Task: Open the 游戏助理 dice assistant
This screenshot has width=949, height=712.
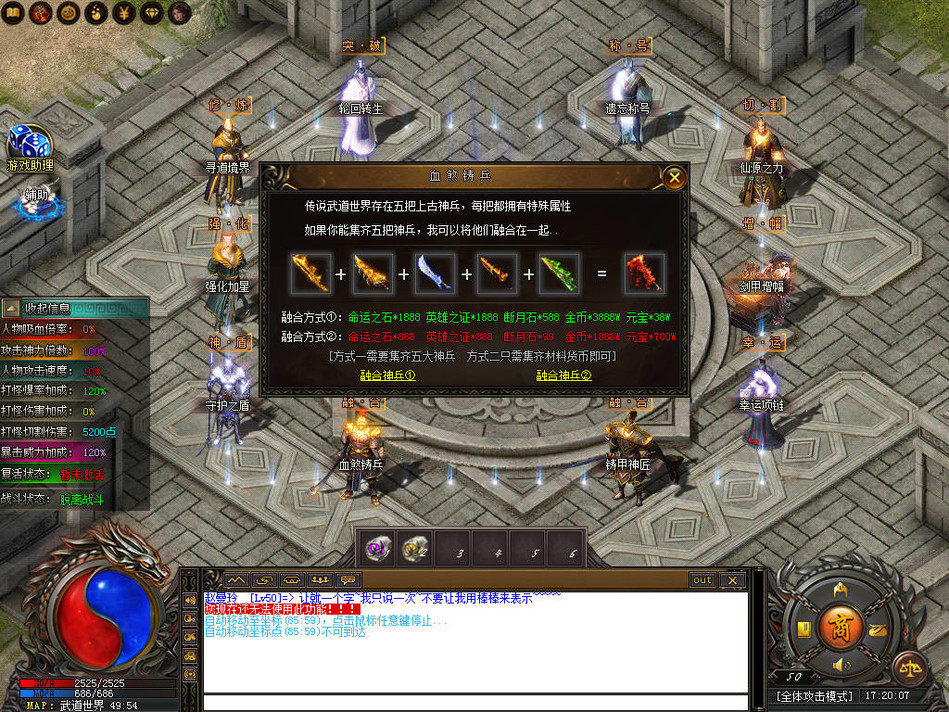Action: tap(29, 146)
